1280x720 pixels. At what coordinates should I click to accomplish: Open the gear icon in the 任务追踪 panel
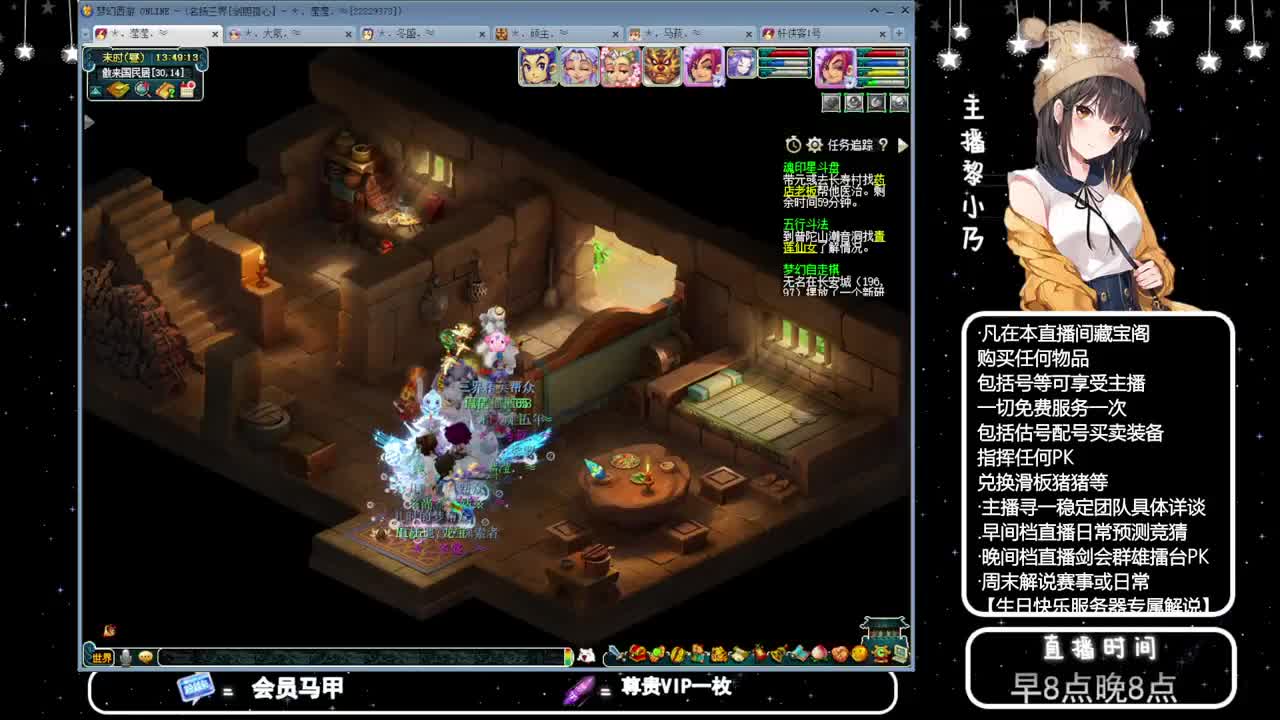click(x=814, y=145)
